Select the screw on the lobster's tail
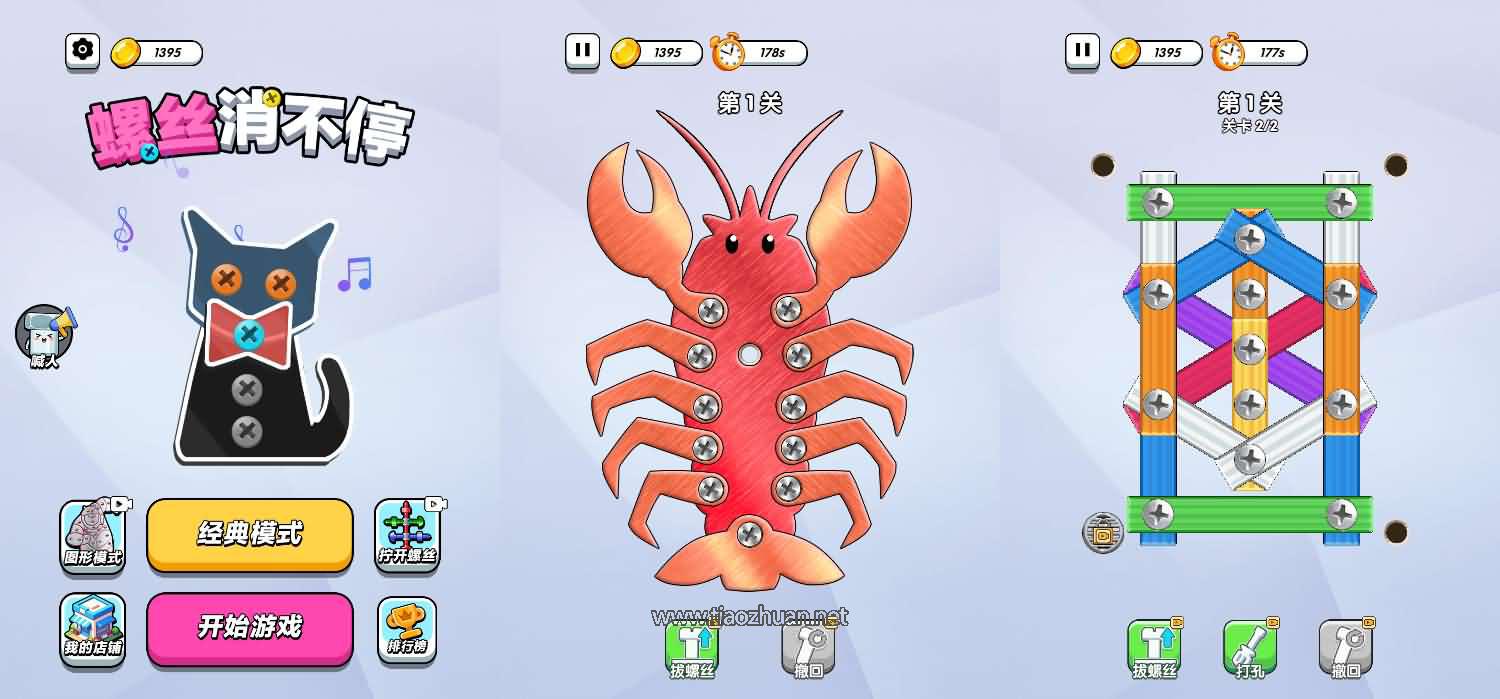The image size is (1500, 699). coord(749,534)
